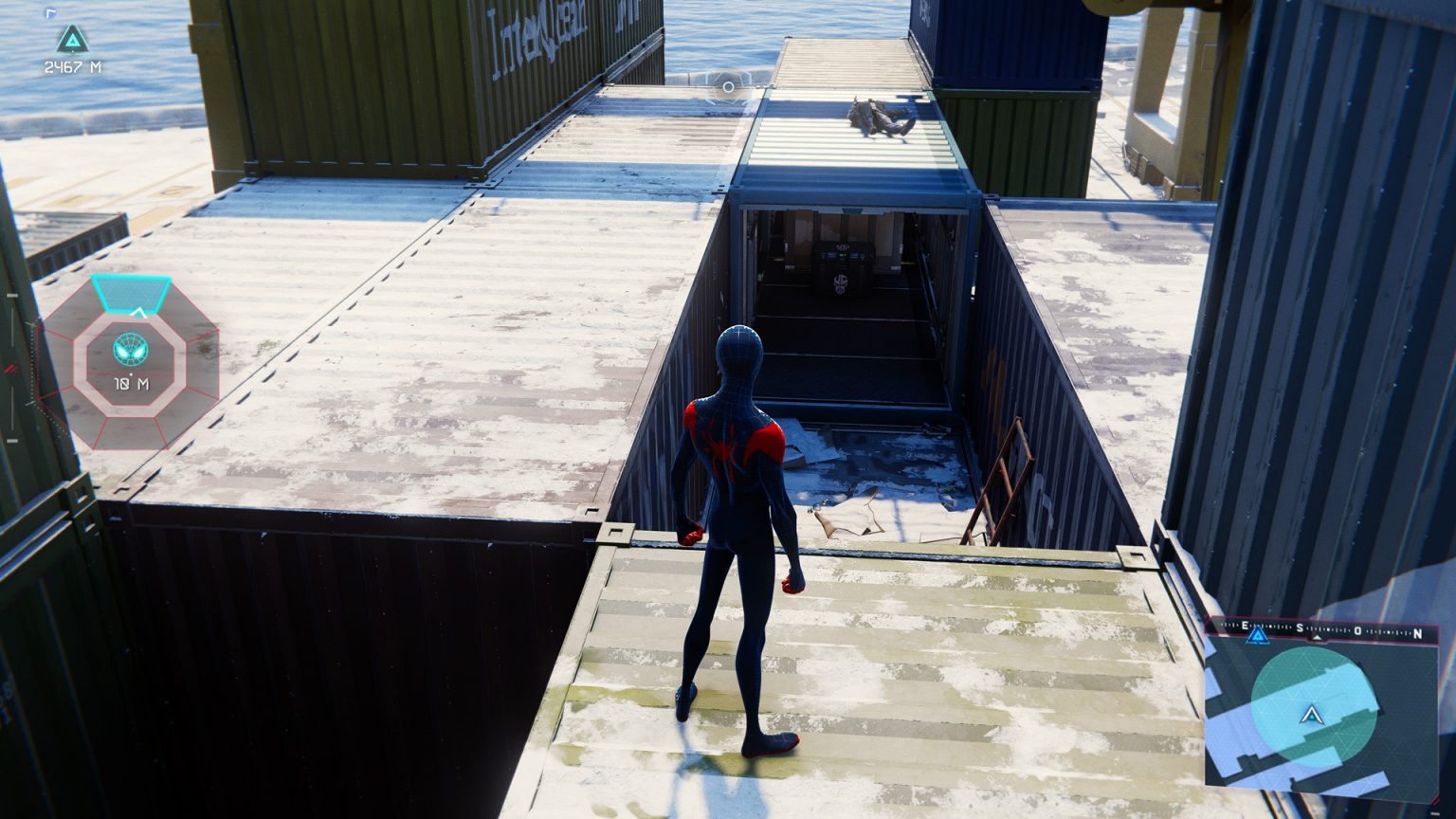Click the blue objective triangle on the minimap compass
This screenshot has width=1456, height=819.
[1258, 635]
